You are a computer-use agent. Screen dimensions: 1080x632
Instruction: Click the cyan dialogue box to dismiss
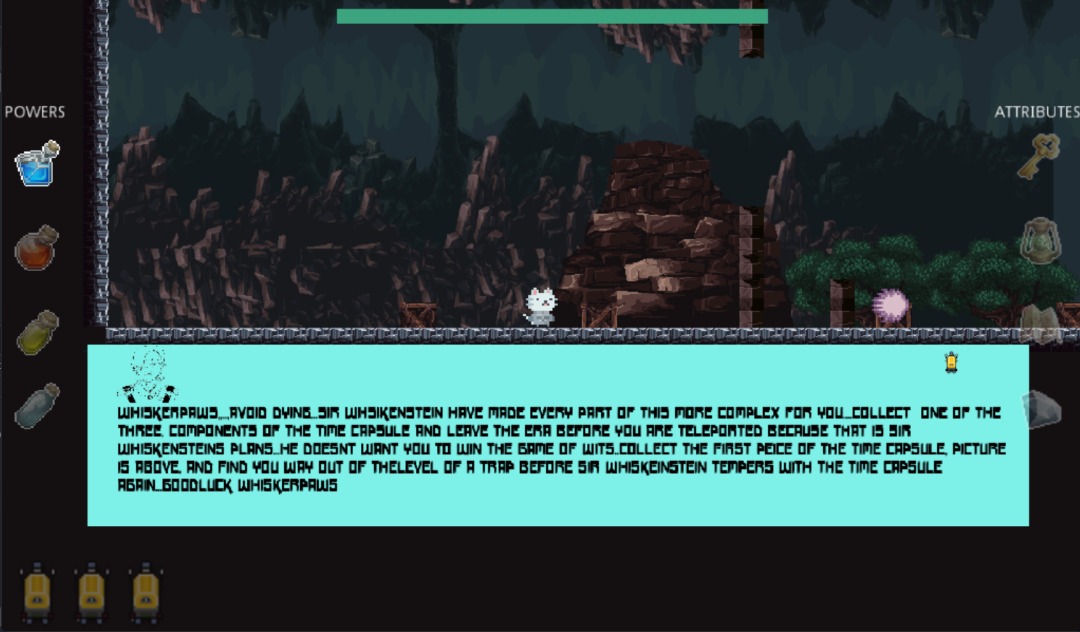pyautogui.click(x=558, y=435)
